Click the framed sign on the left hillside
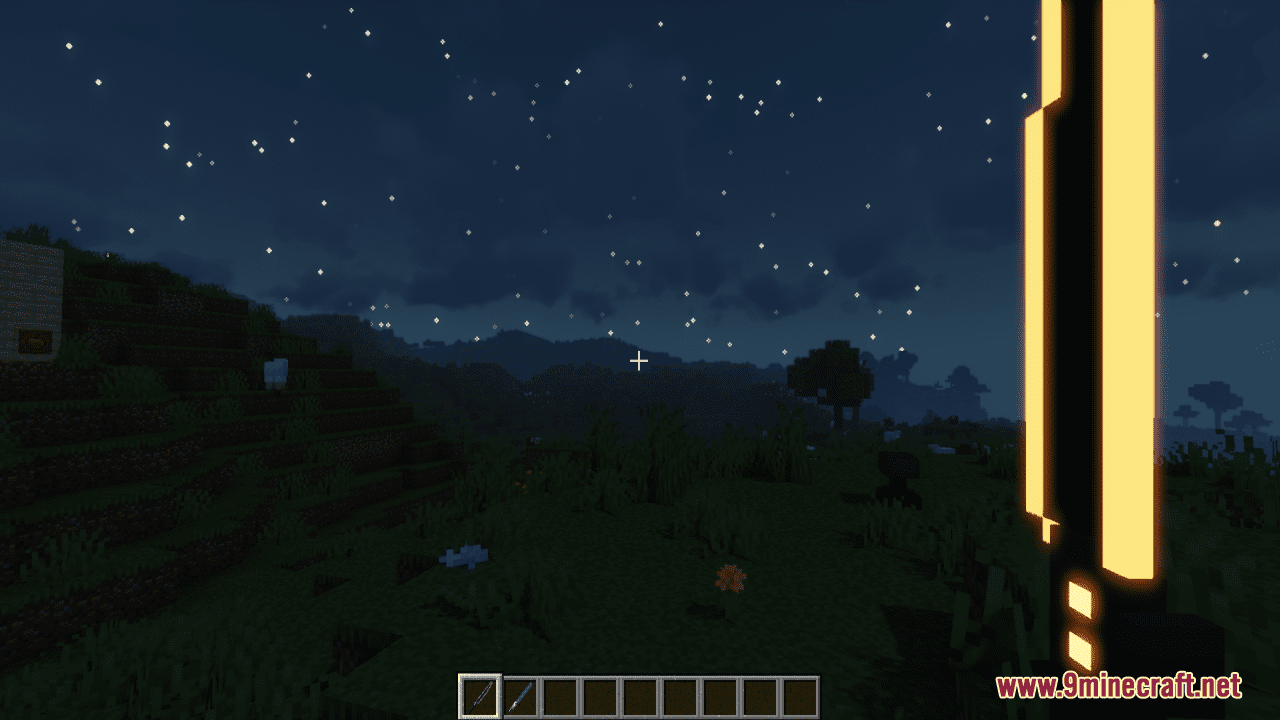 click(37, 344)
